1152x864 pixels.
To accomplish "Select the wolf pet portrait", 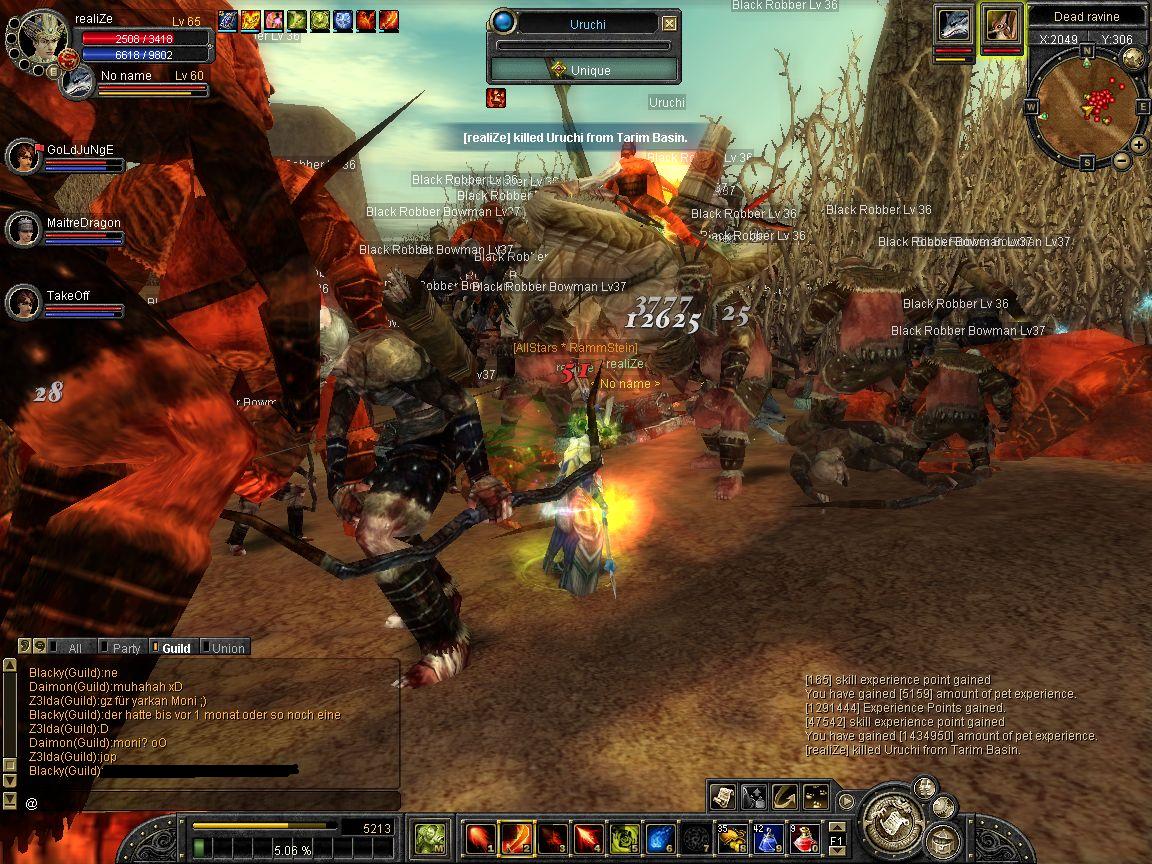I will [x=954, y=24].
